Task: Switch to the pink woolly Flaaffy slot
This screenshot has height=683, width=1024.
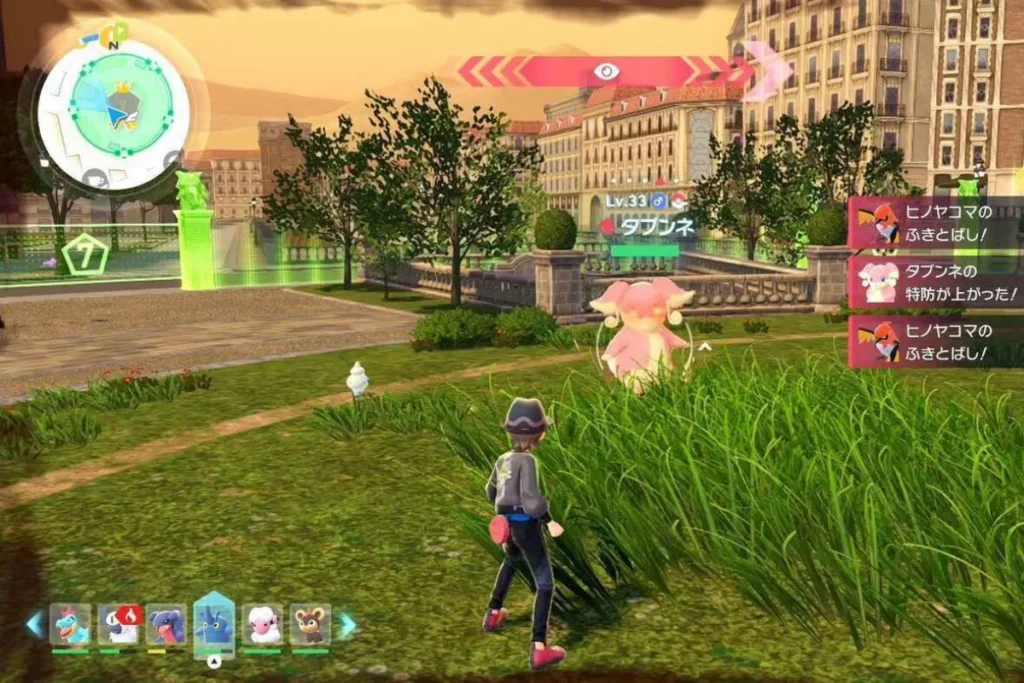Action: [262, 624]
